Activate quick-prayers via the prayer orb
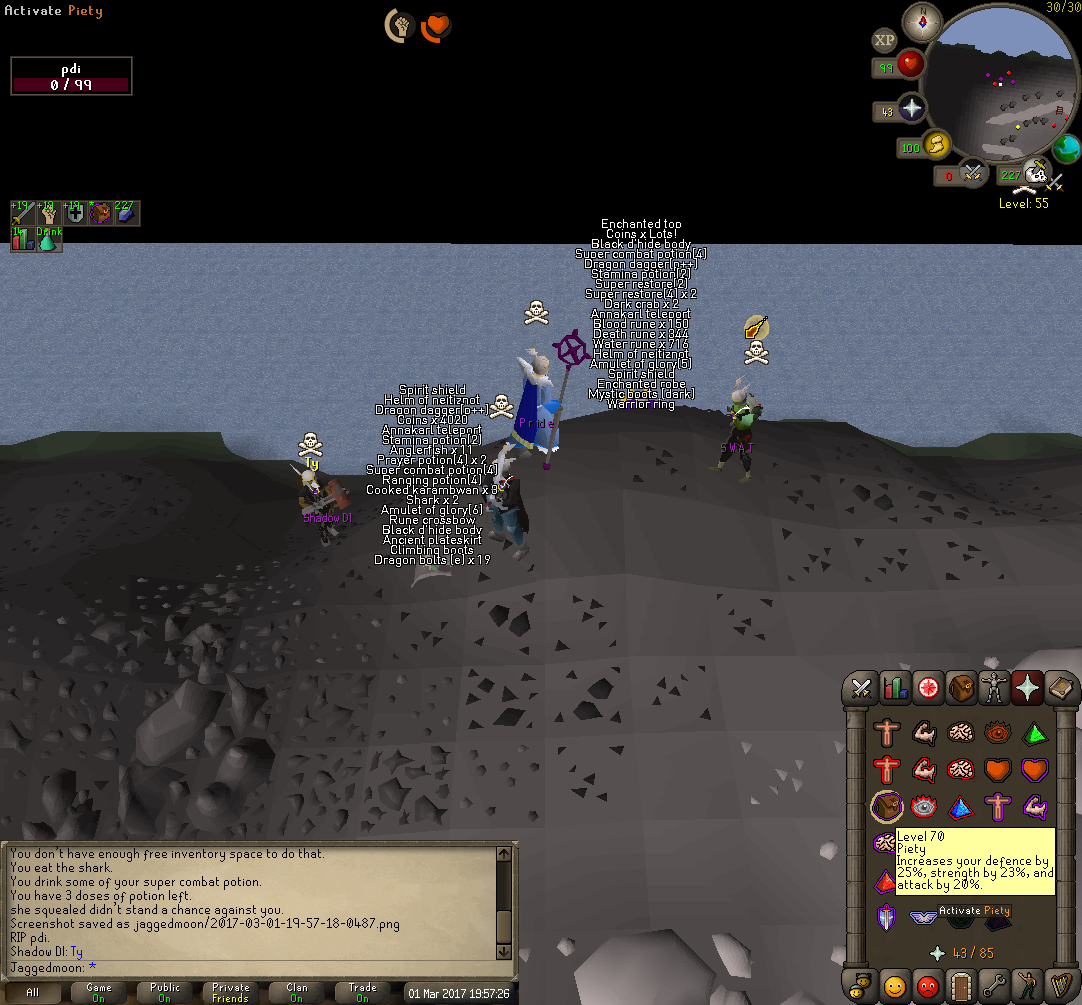 coord(910,110)
